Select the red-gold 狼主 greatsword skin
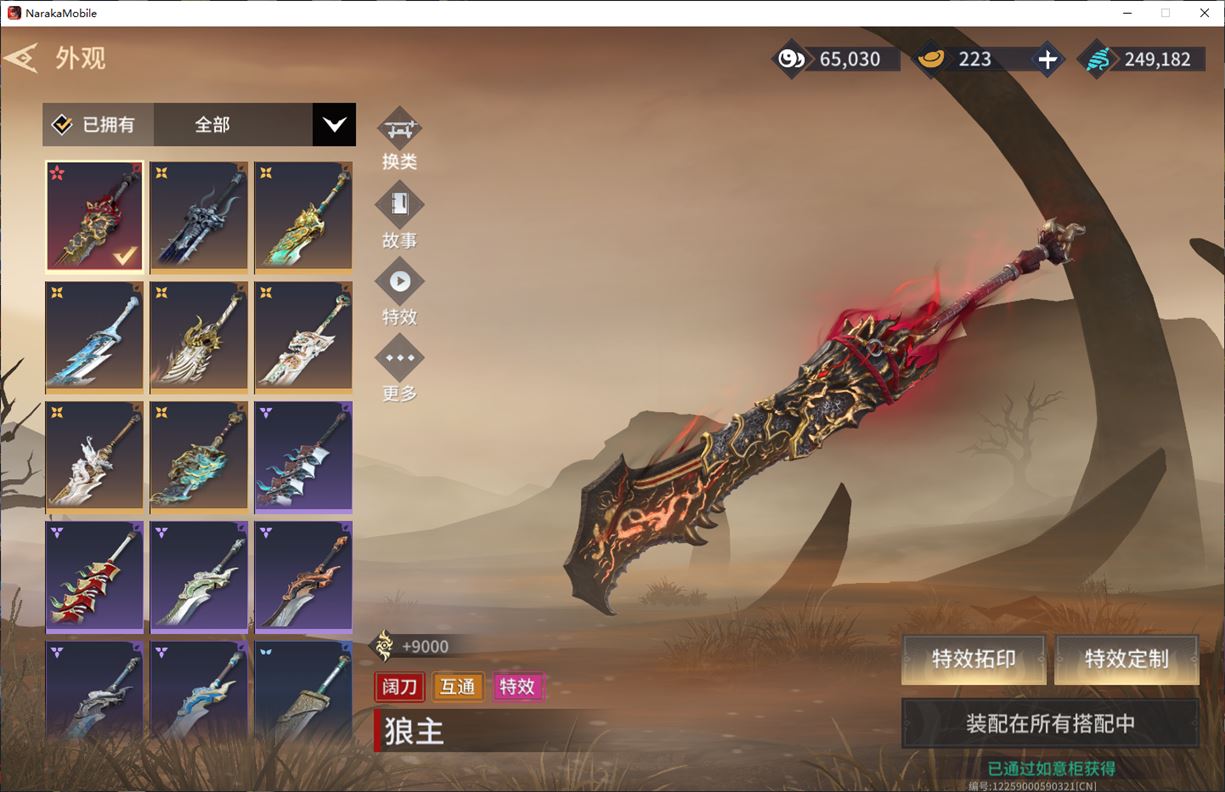This screenshot has width=1225, height=792. (x=95, y=216)
